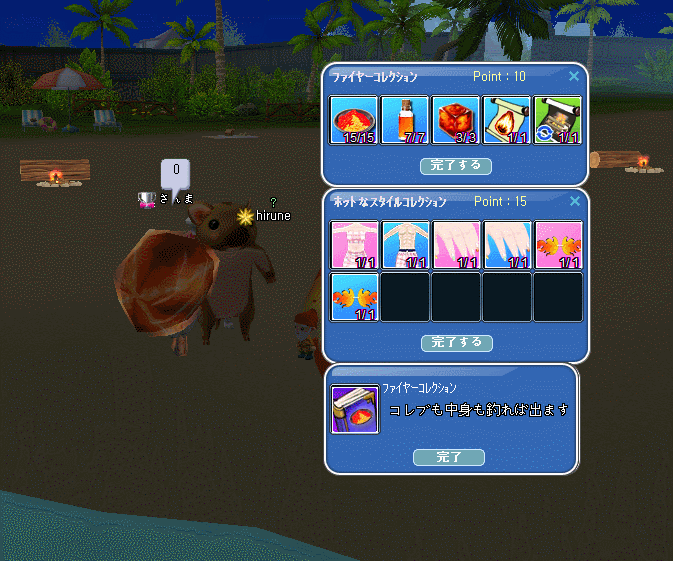Image resolution: width=673 pixels, height=561 pixels.
Task: Select the red powder bowl item slot
Action: [x=354, y=120]
